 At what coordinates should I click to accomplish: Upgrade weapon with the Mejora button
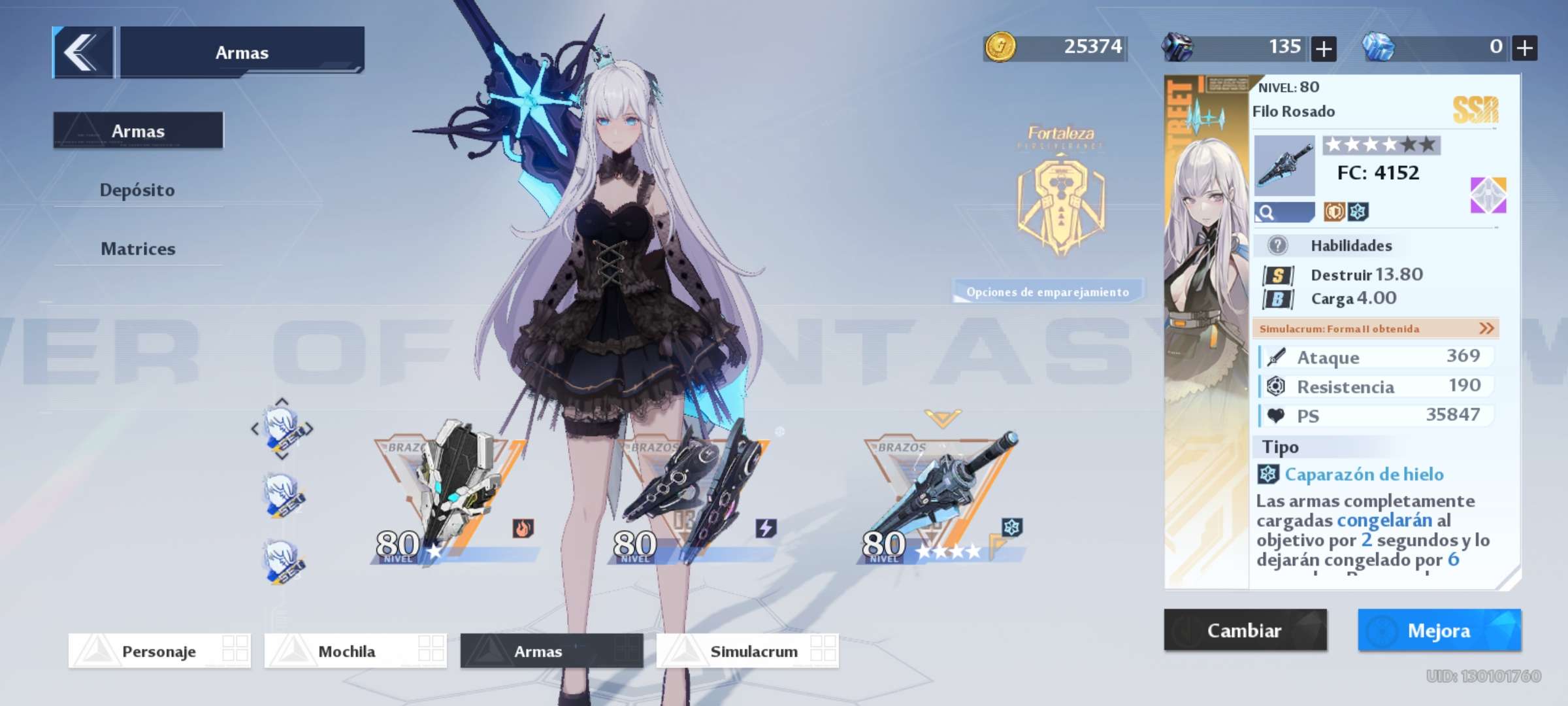1439,630
